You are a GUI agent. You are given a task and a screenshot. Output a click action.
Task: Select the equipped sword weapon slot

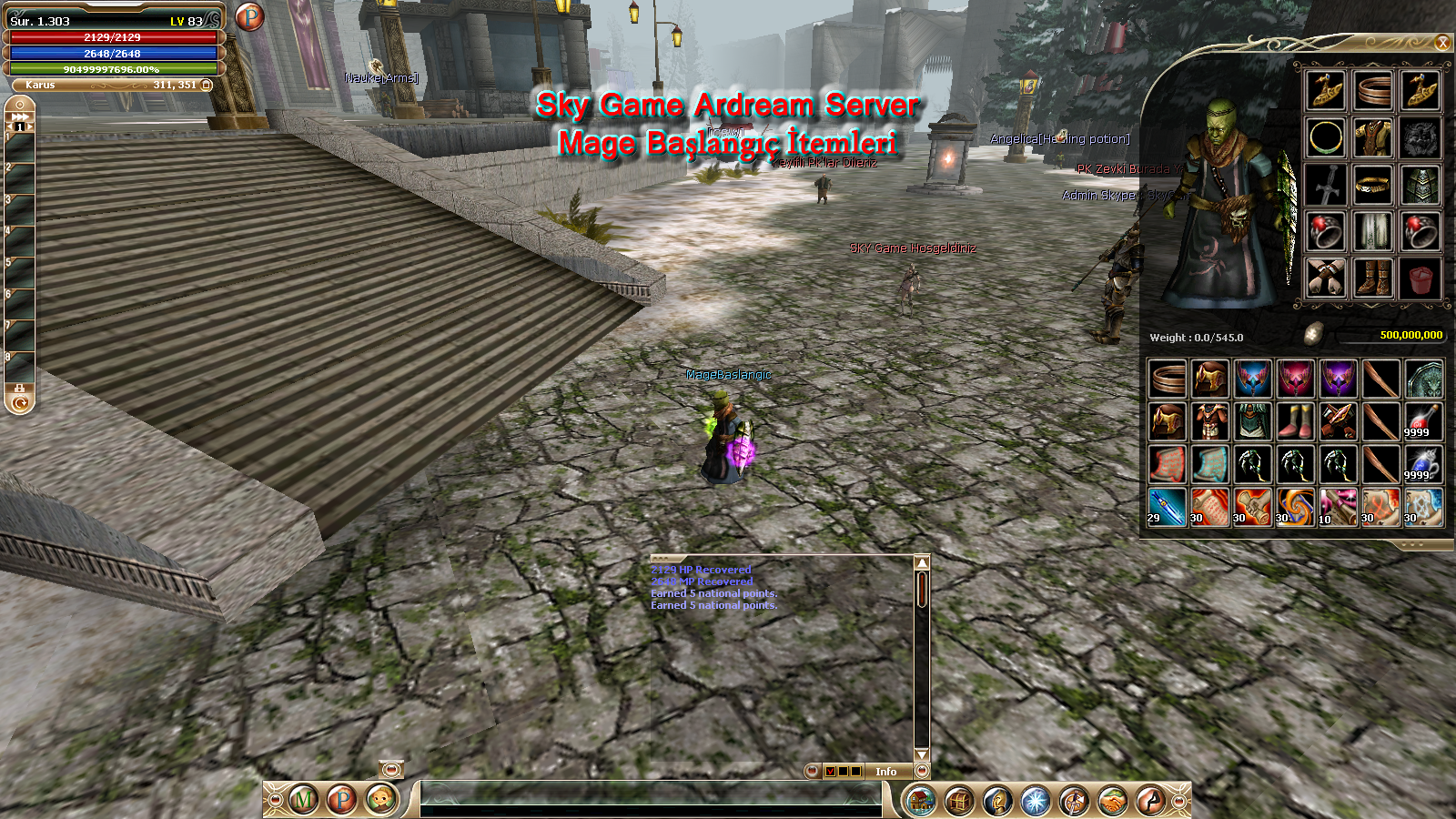(1326, 185)
